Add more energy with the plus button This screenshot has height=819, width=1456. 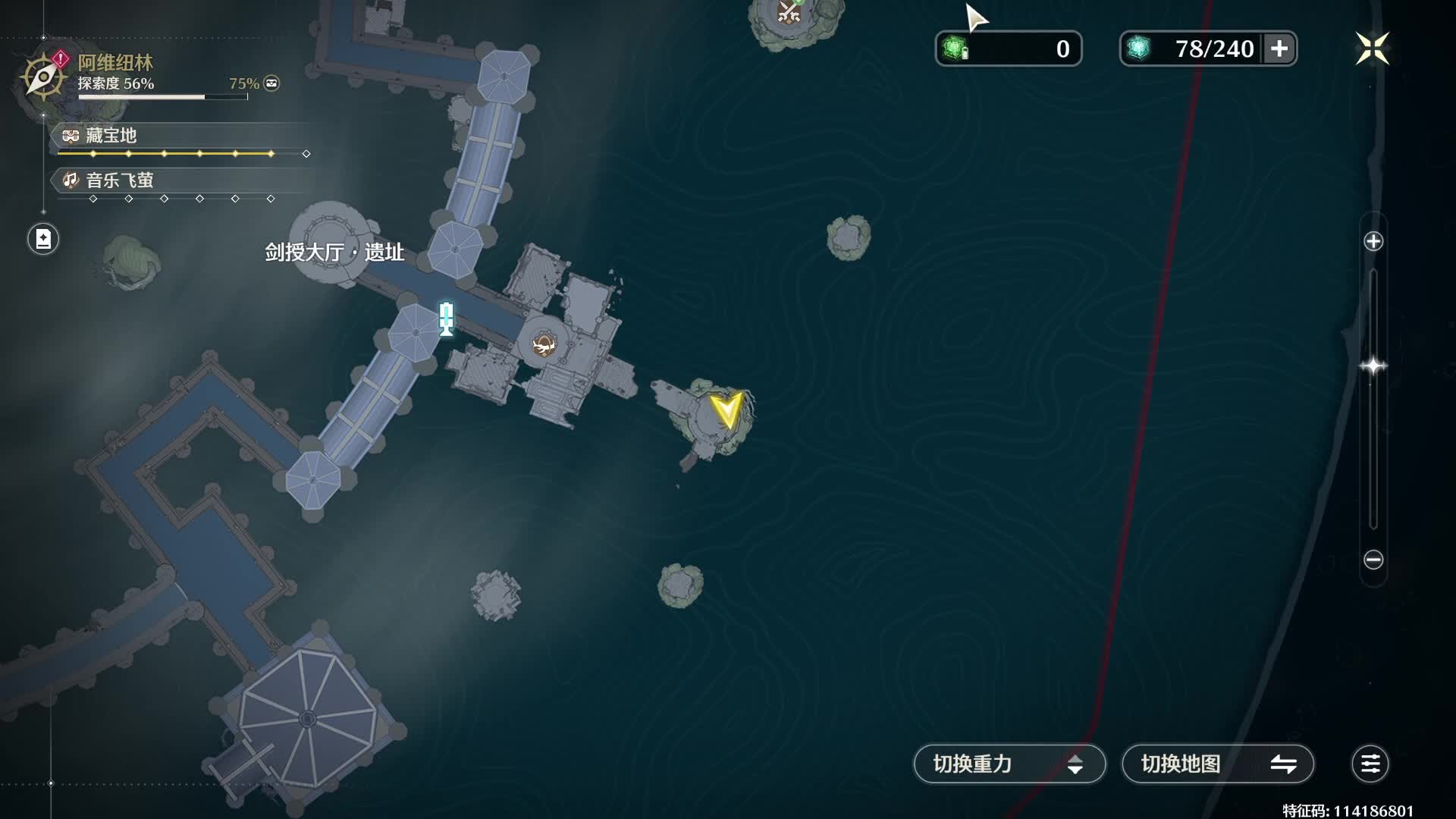pos(1279,49)
